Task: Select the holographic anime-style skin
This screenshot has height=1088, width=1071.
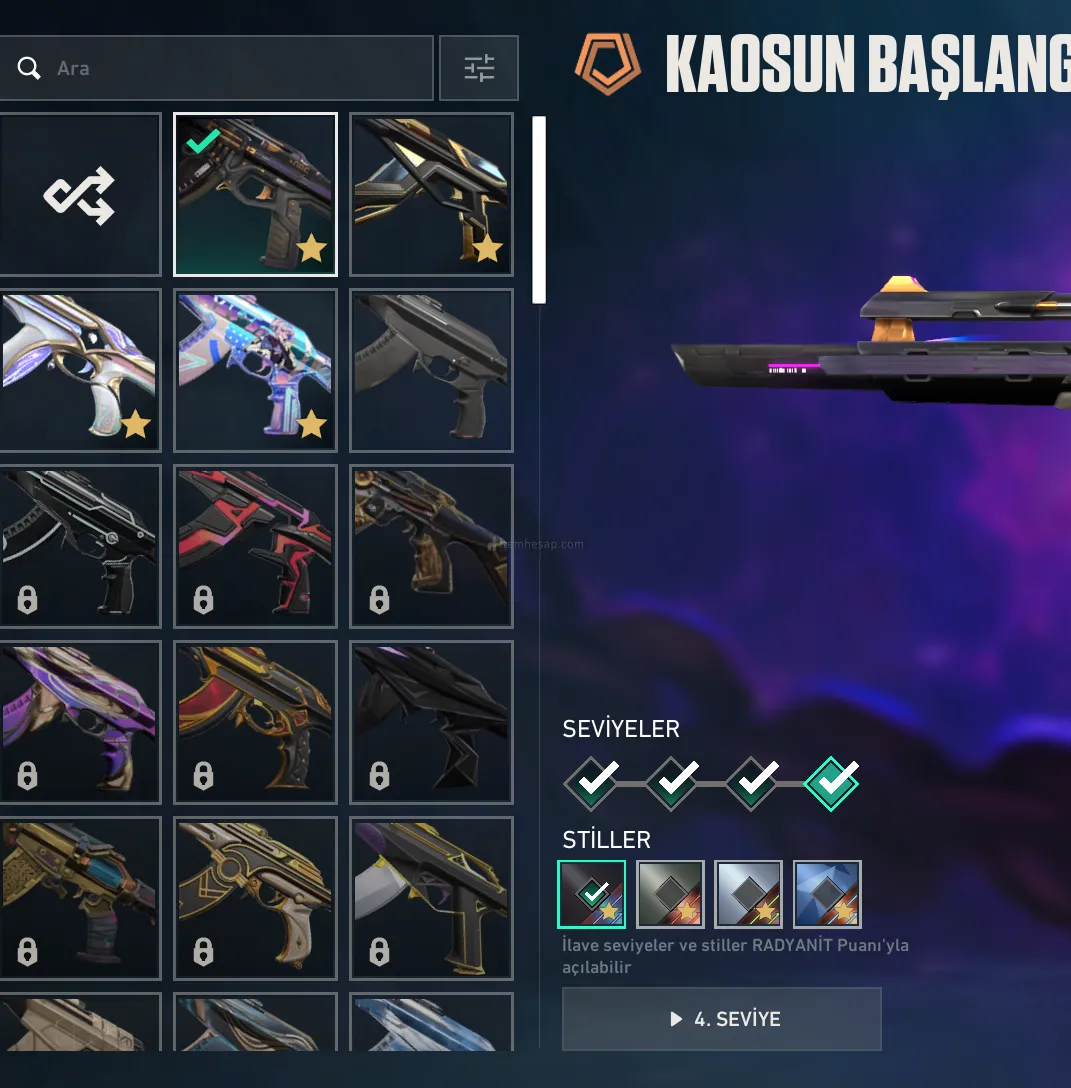Action: click(255, 370)
